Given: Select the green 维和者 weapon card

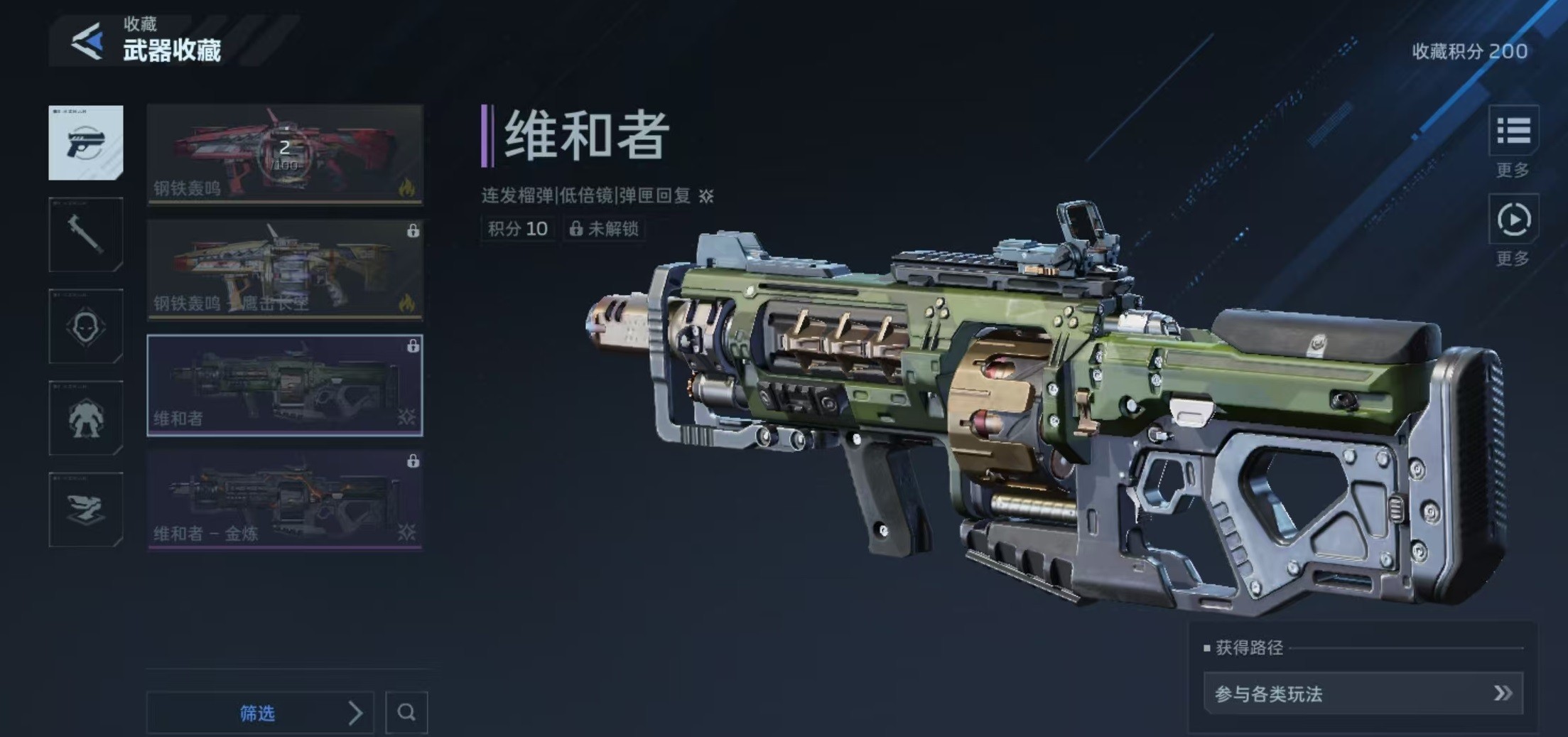Looking at the screenshot, I should pyautogui.click(x=285, y=385).
